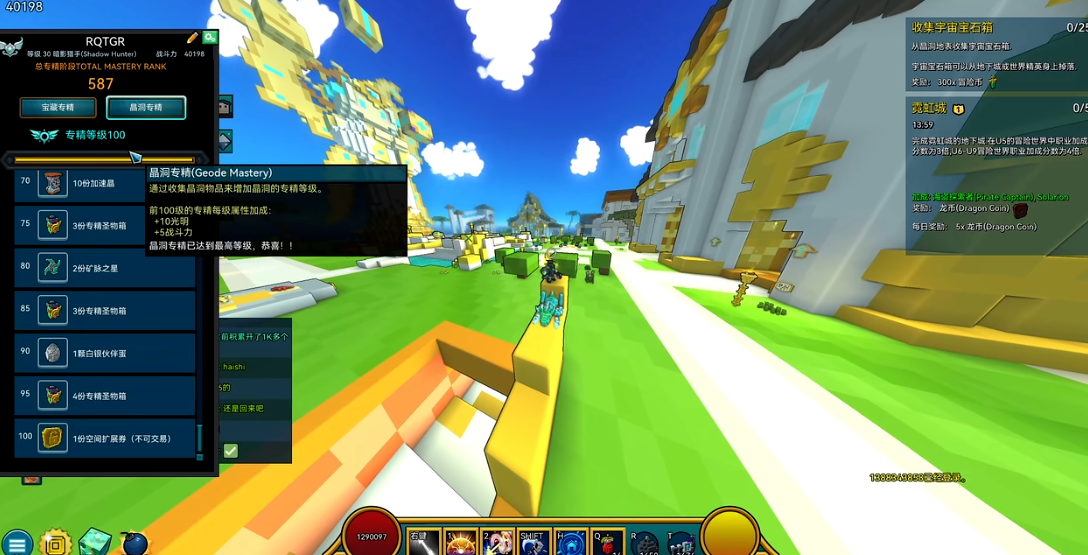Switch to the 宝藏专精 tab
The width and height of the screenshot is (1088, 555).
tap(58, 107)
